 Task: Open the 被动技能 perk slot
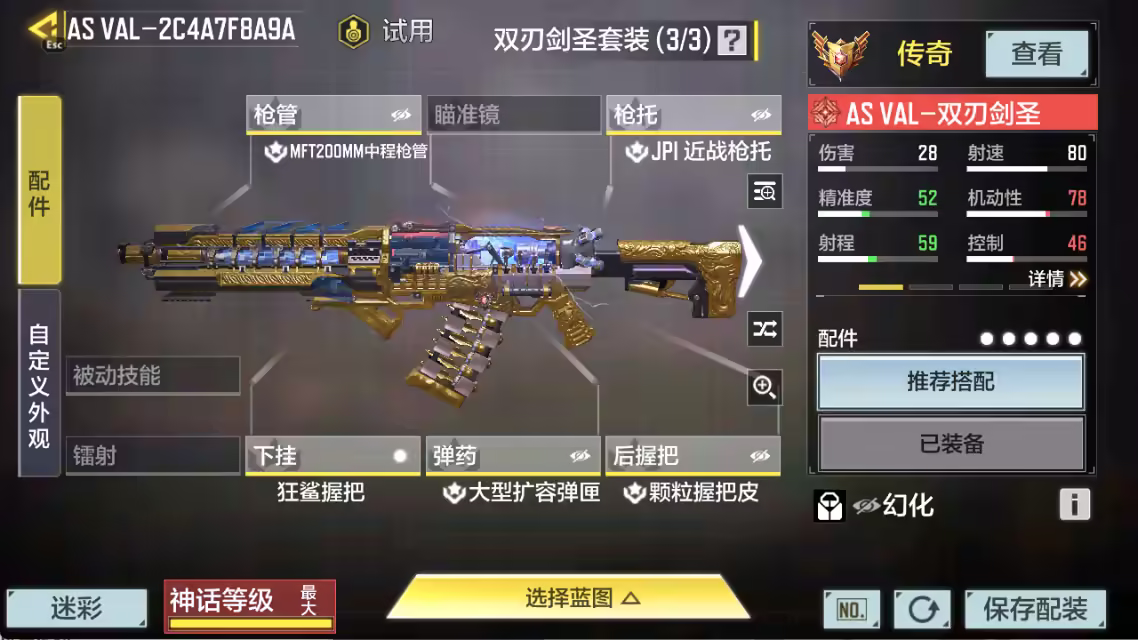pos(152,376)
